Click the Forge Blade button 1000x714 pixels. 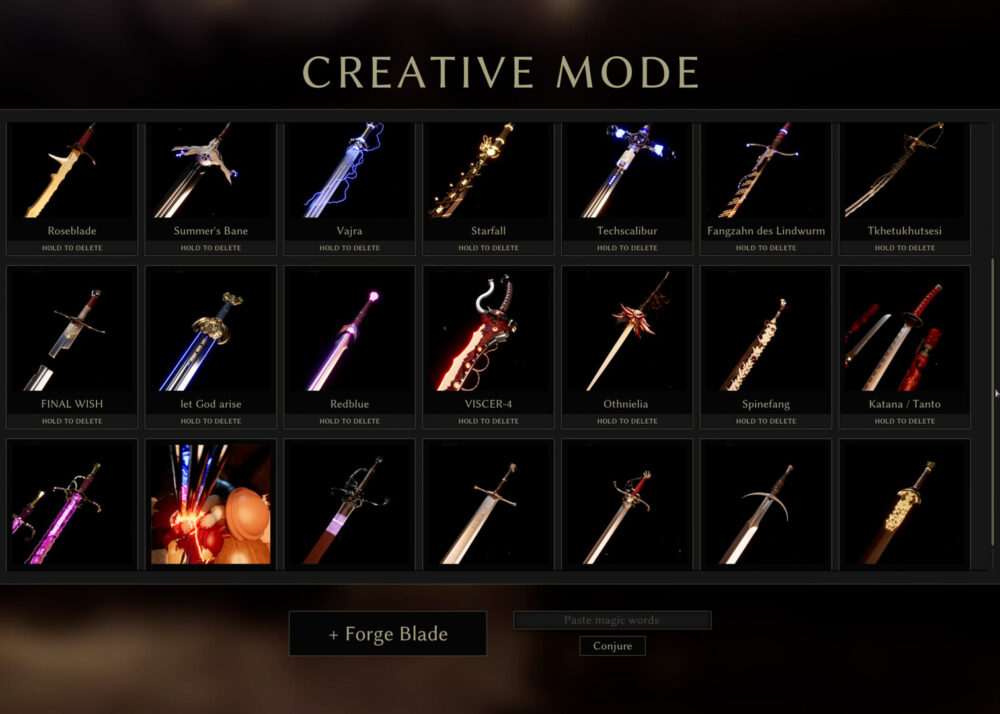[388, 634]
